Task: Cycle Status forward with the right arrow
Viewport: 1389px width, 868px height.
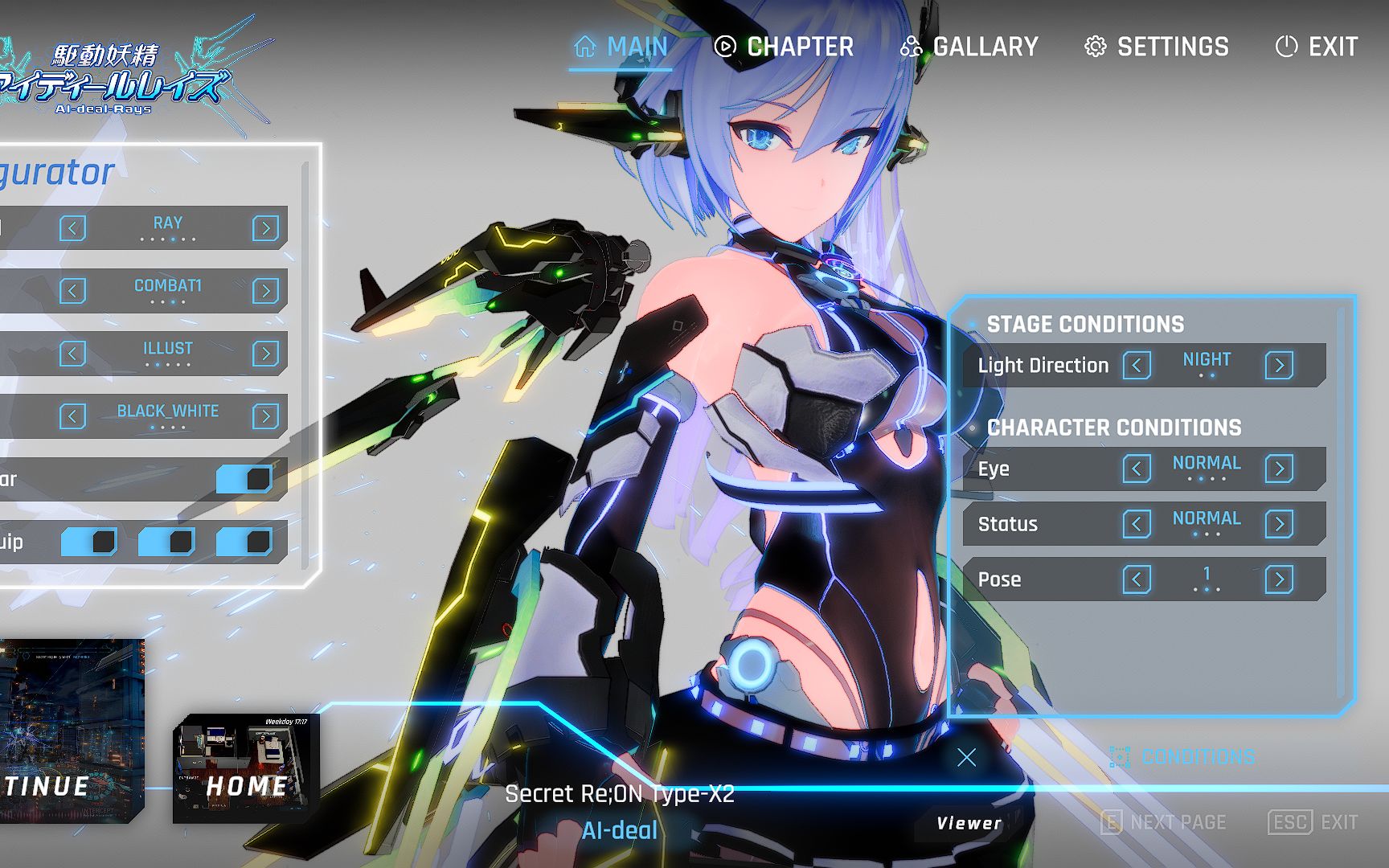Action: pyautogui.click(x=1279, y=524)
